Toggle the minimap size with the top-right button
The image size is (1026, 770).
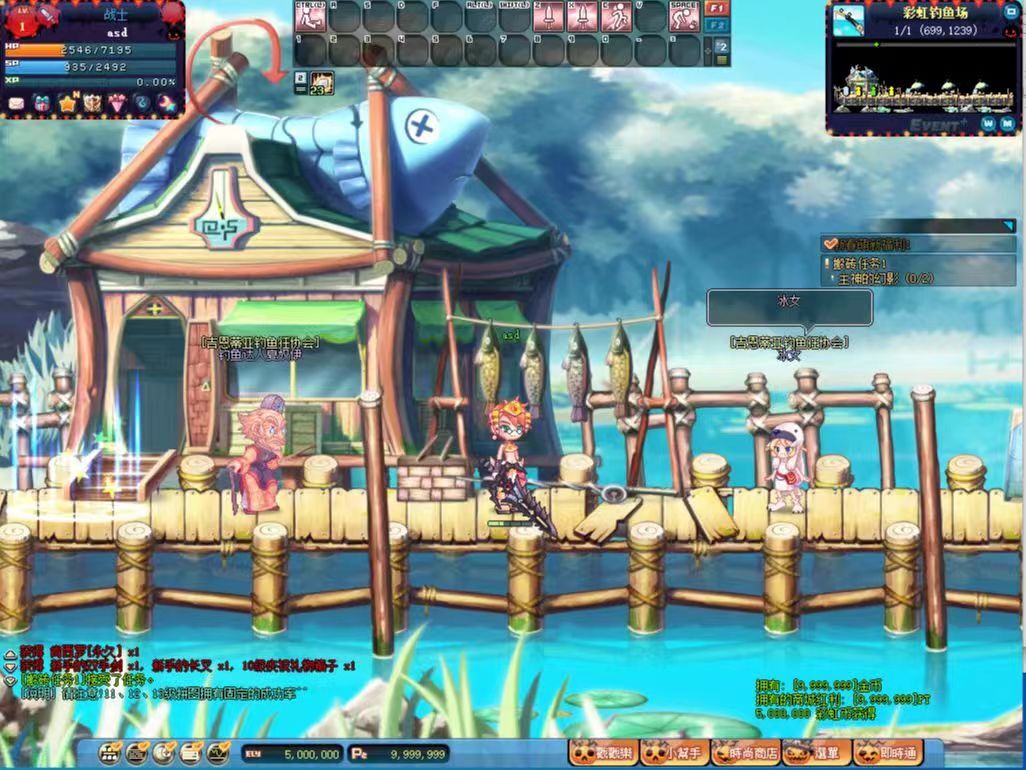(x=1009, y=13)
